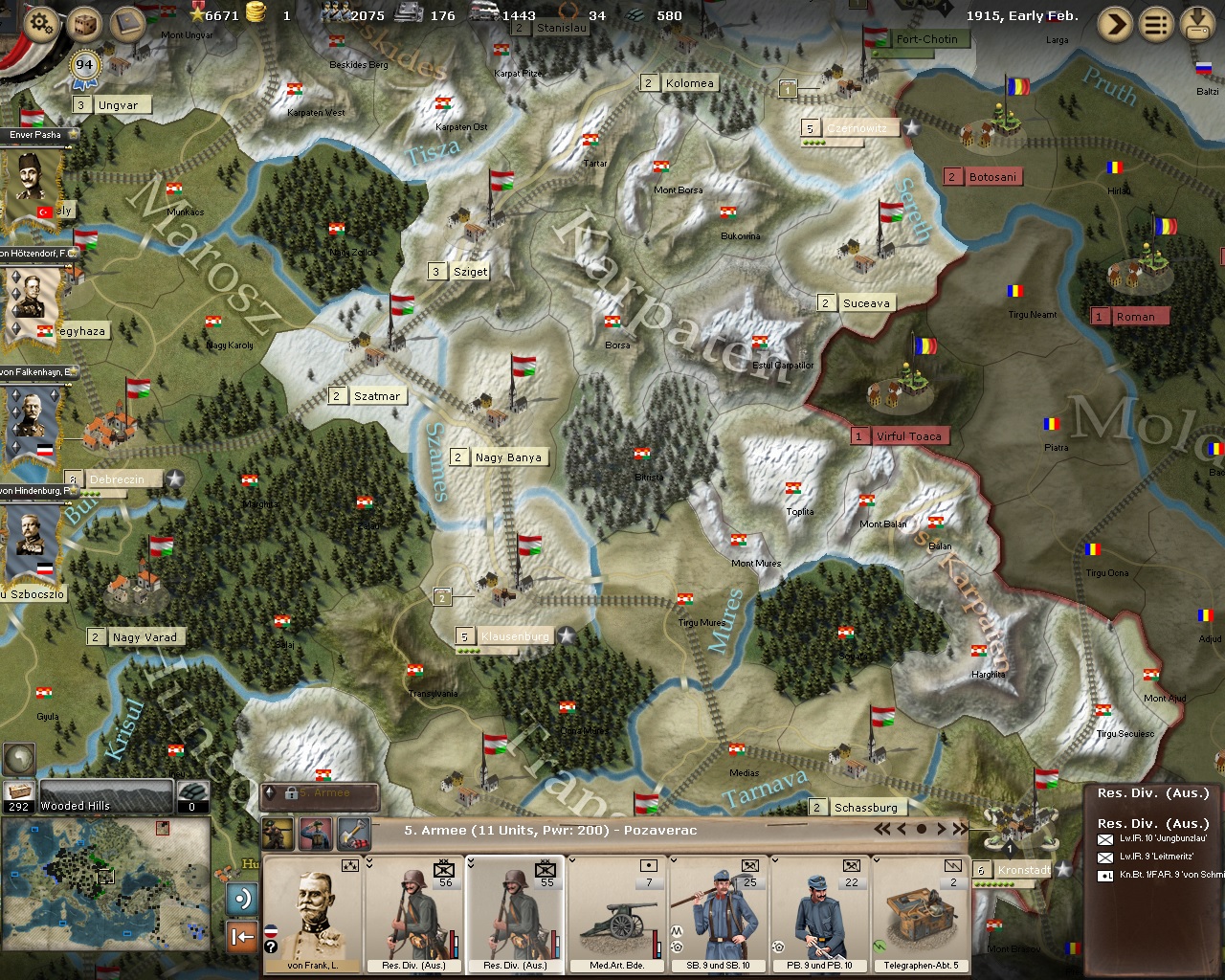
Task: Pick the PB. 9 und PB. 10 card
Action: 820,914
